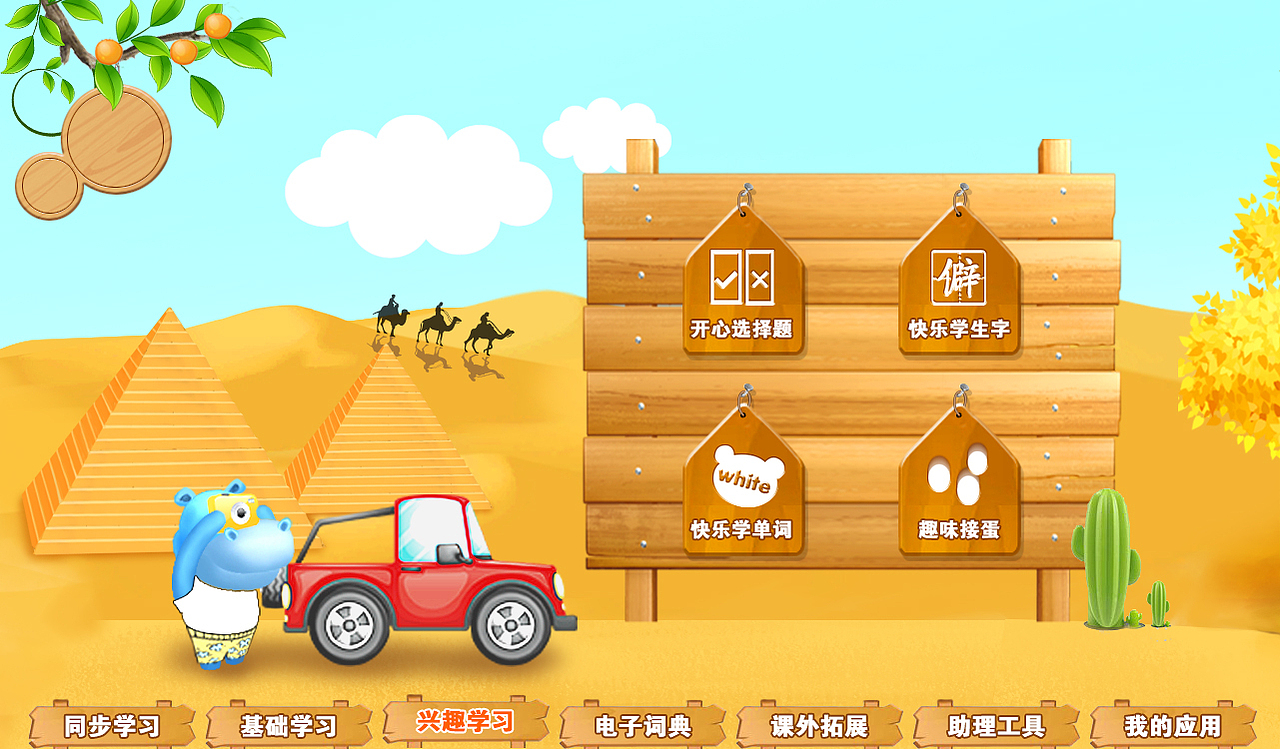
Task: Open the 助理工具 tools section
Action: pyautogui.click(x=994, y=724)
